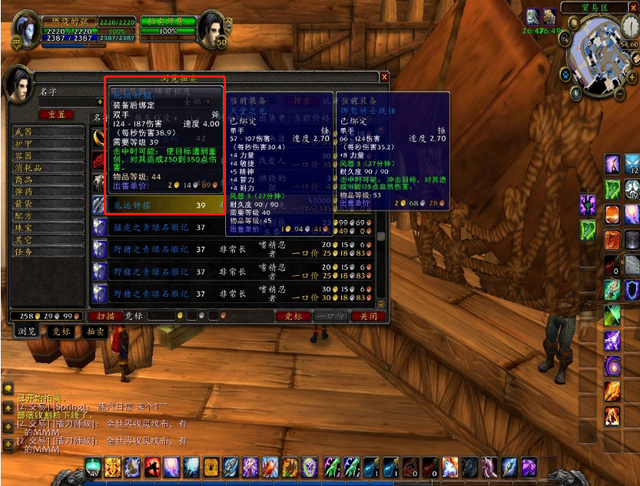Image resolution: width=640 pixels, height=486 pixels.
Task: Choose the 护甲 armor category
Action: (24, 143)
